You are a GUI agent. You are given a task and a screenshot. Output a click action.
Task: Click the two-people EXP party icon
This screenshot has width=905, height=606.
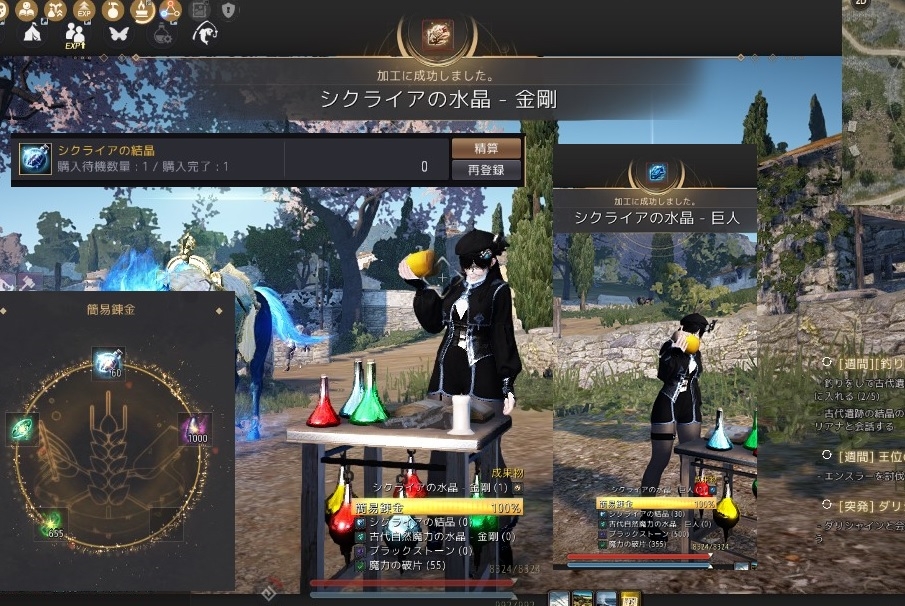click(x=75, y=34)
